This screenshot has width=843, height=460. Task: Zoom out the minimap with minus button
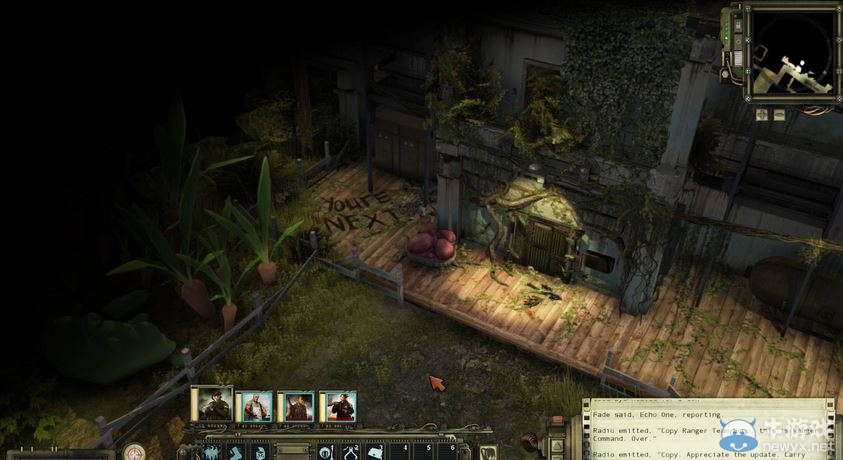point(779,115)
